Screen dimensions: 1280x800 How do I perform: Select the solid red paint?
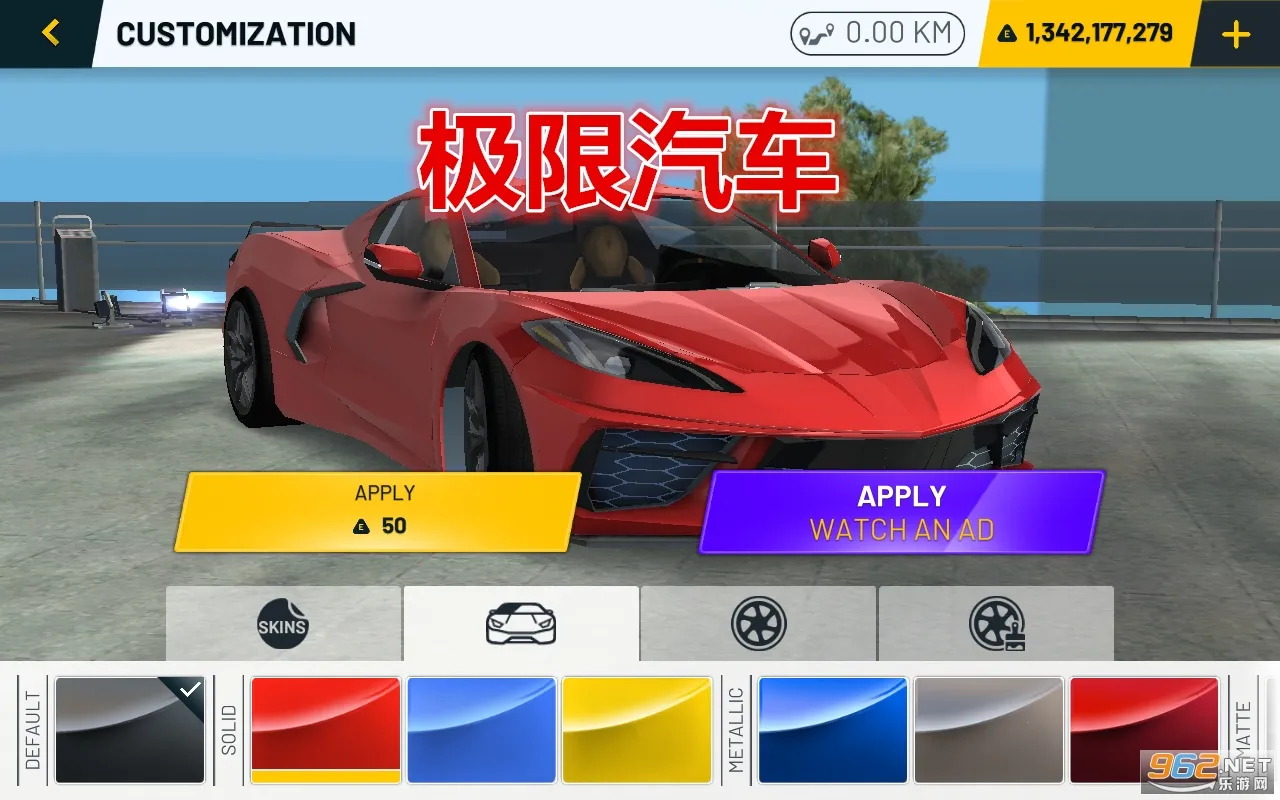pos(325,730)
